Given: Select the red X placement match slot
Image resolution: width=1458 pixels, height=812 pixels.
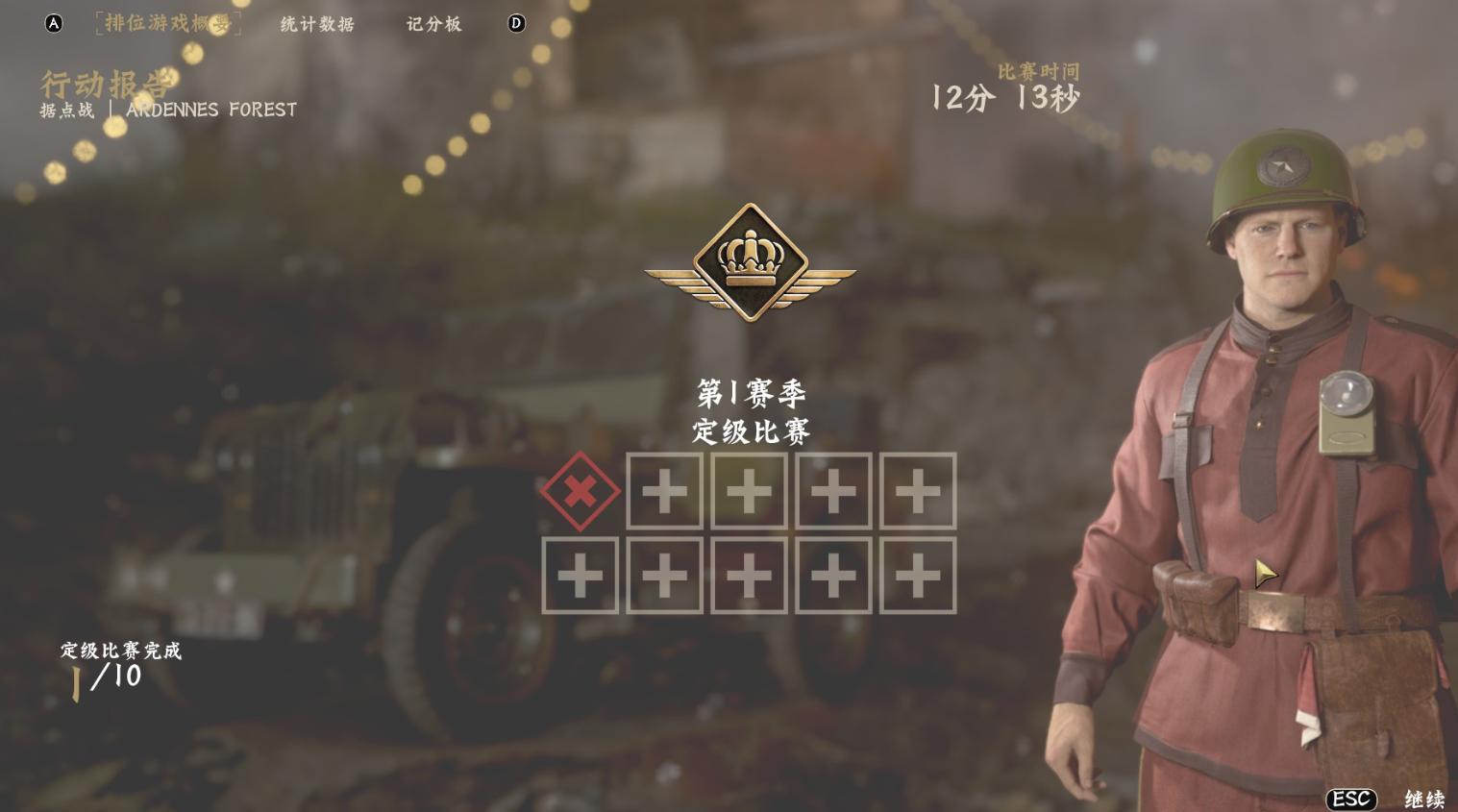Looking at the screenshot, I should pyautogui.click(x=580, y=492).
